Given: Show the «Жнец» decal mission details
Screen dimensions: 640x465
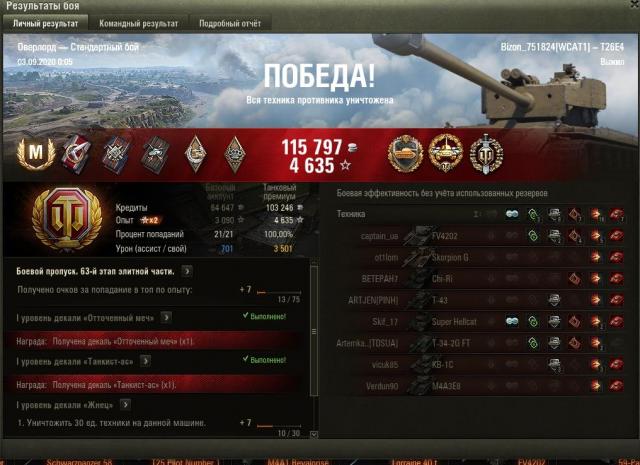Looking at the screenshot, I should point(124,404).
